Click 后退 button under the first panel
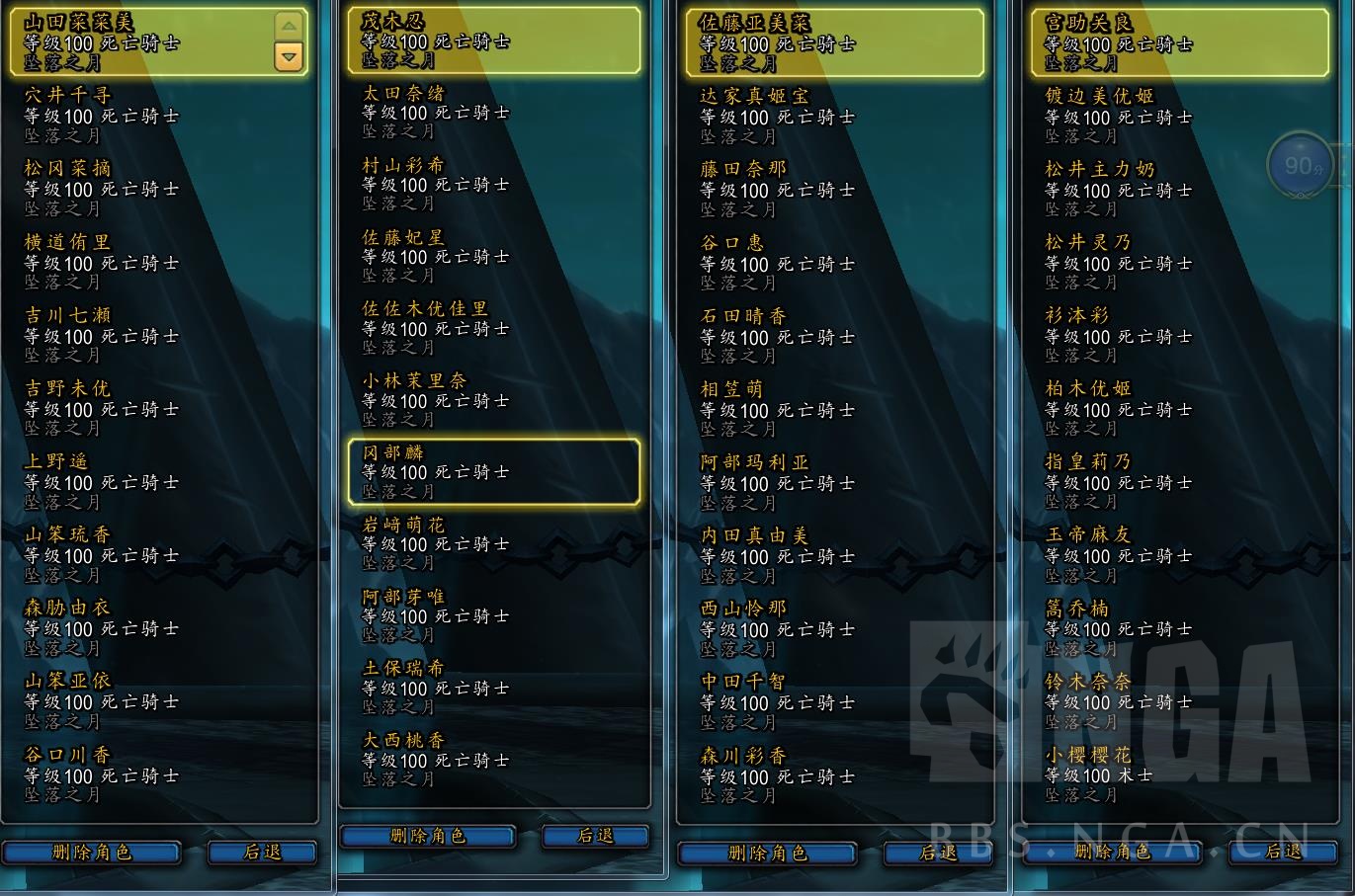This screenshot has width=1355, height=896. [x=262, y=852]
